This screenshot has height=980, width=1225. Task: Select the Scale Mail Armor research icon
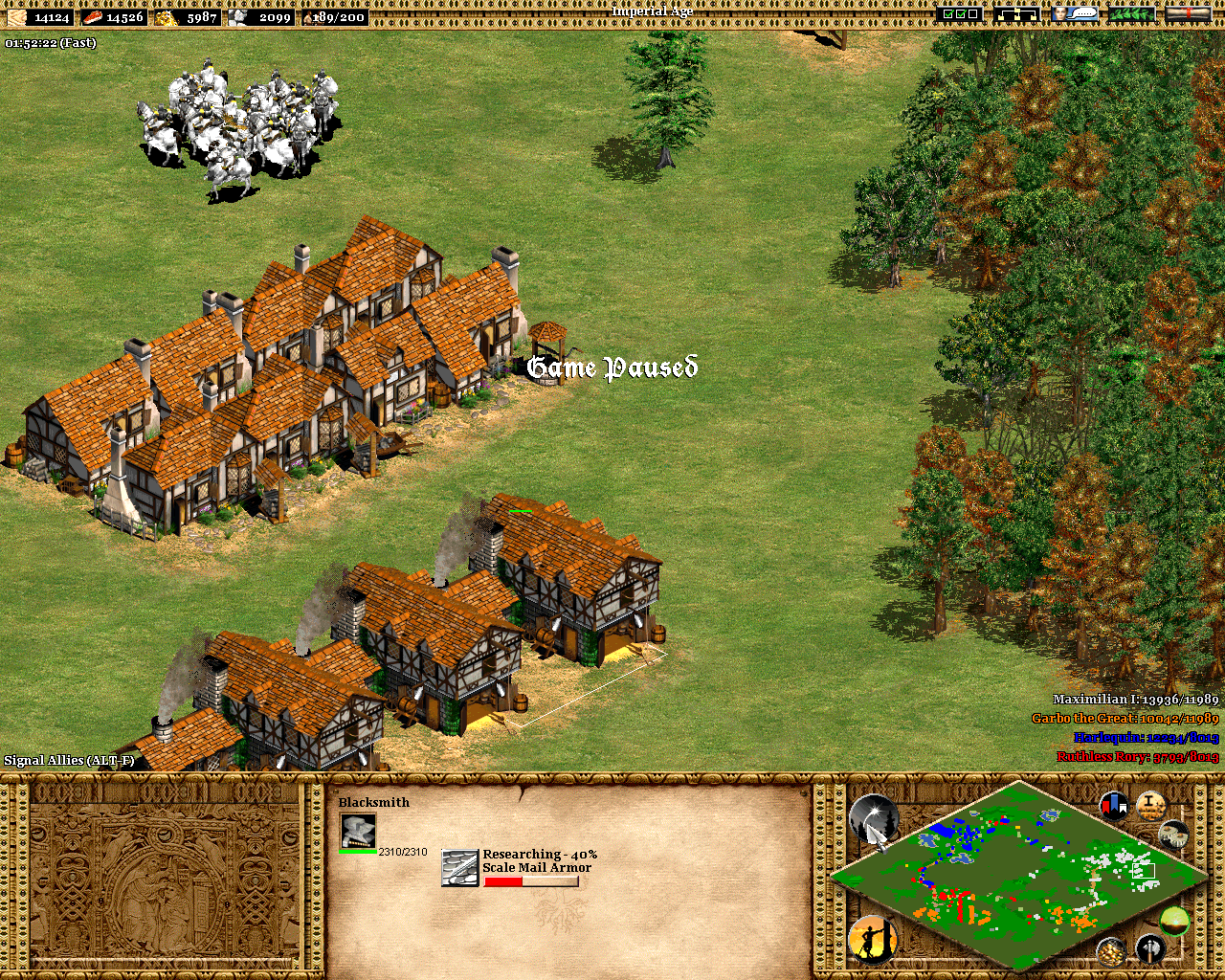[459, 867]
